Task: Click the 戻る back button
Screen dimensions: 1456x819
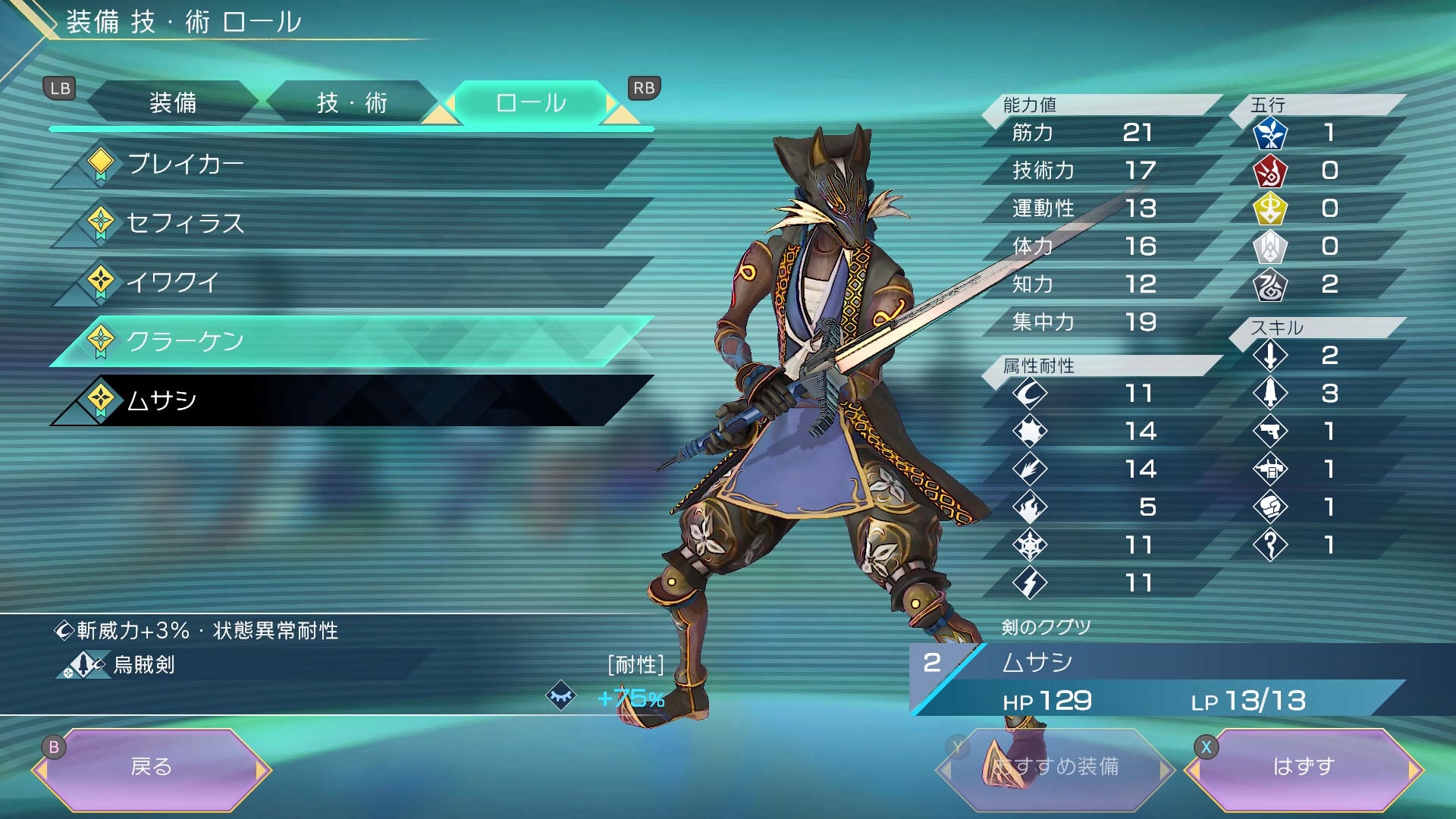Action: tap(151, 767)
